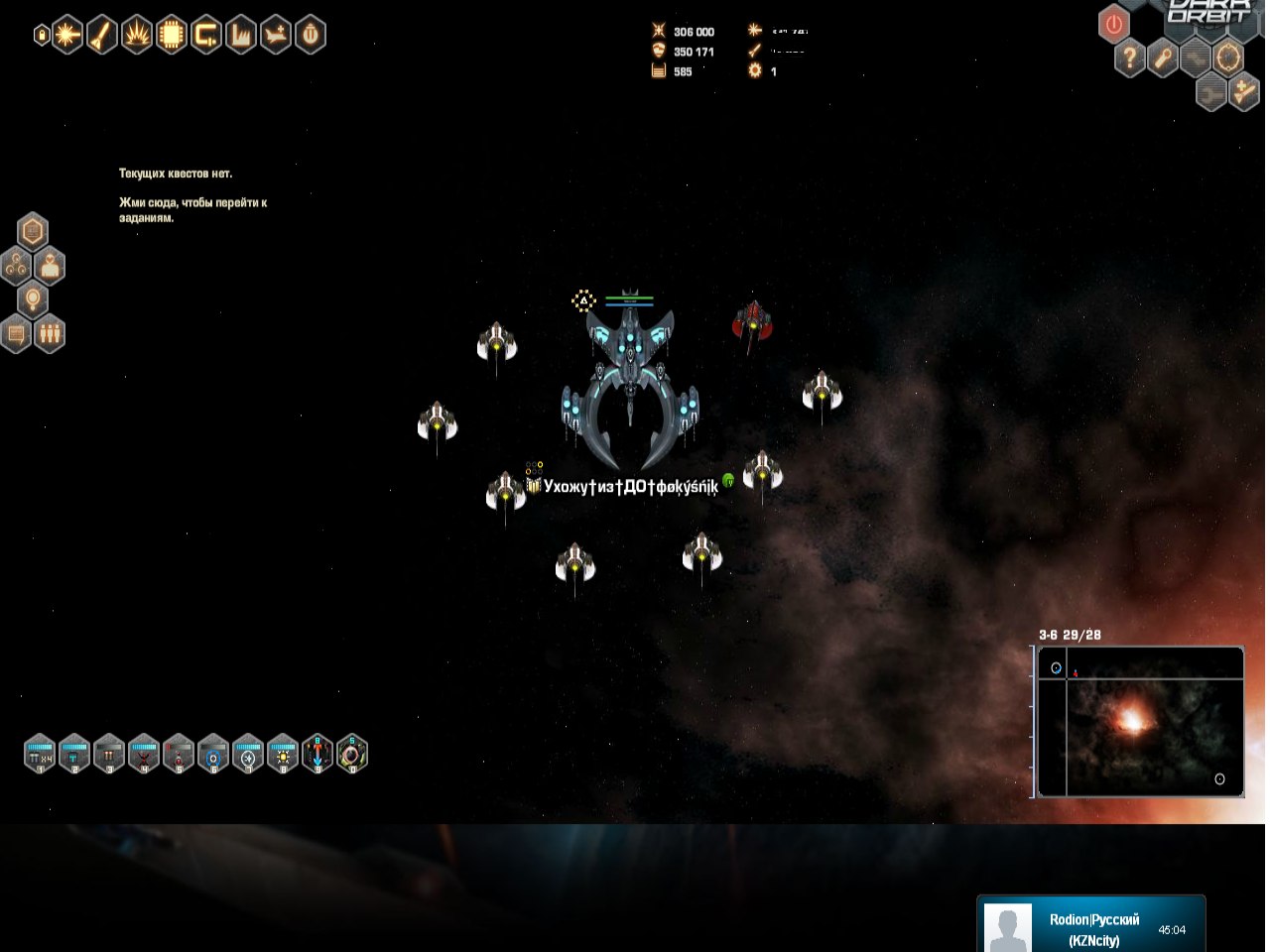The image size is (1270, 952).
Task: Click the rocket with plus icon button
Action: [x=1243, y=92]
